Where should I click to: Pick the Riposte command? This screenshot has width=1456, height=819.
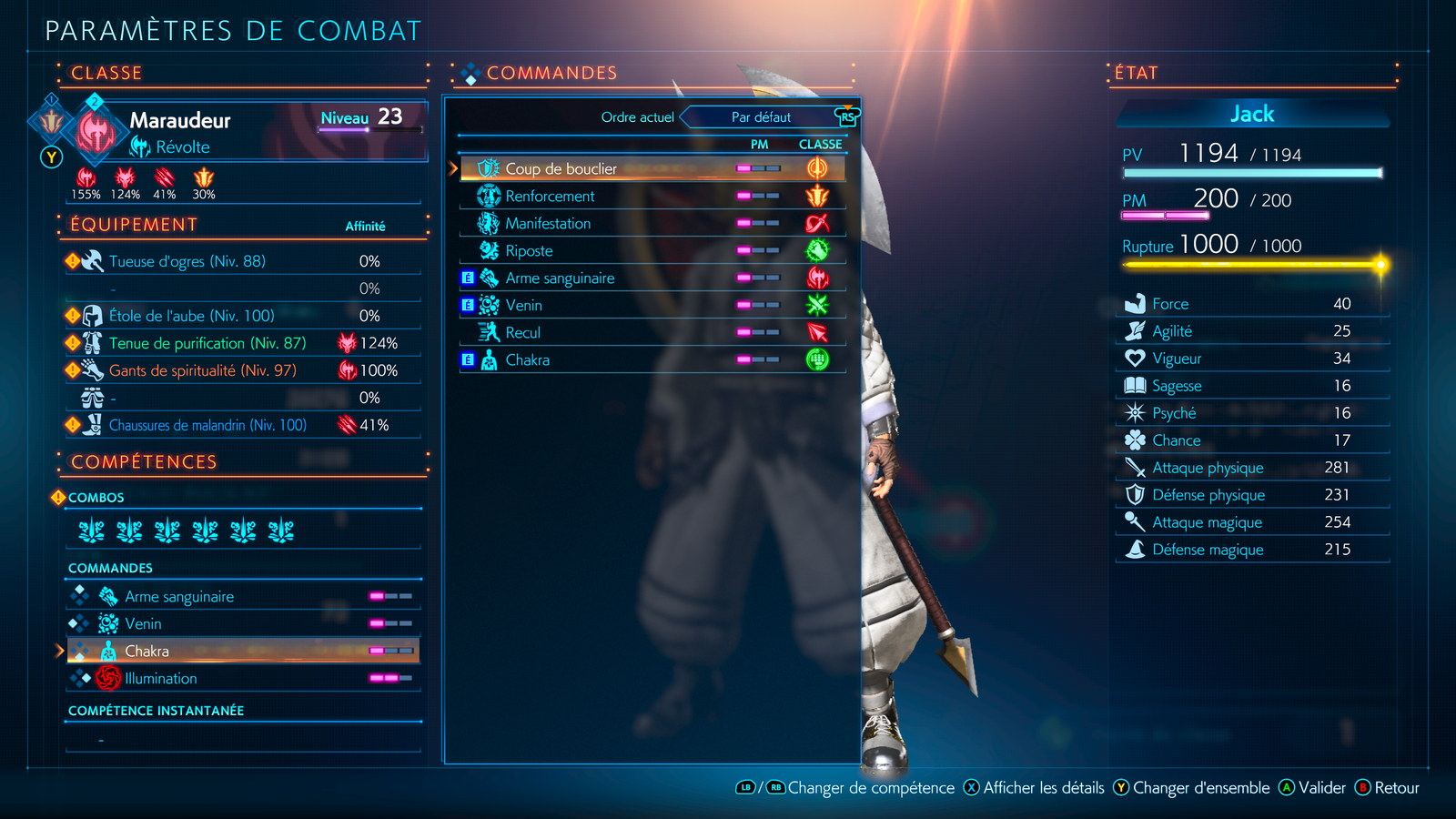529,250
